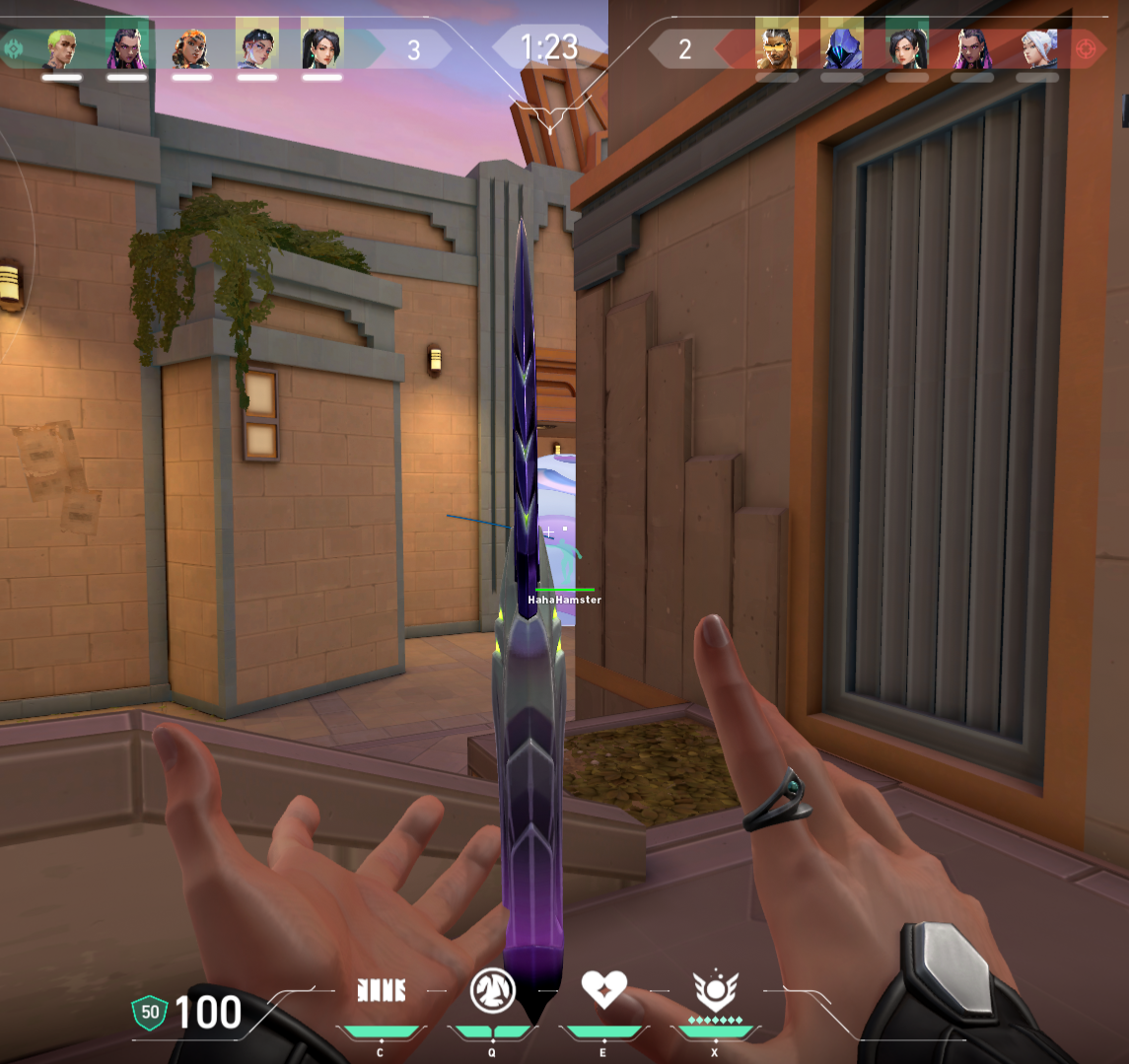
Task: Click the enemy Brimstone portrait
Action: click(x=777, y=47)
